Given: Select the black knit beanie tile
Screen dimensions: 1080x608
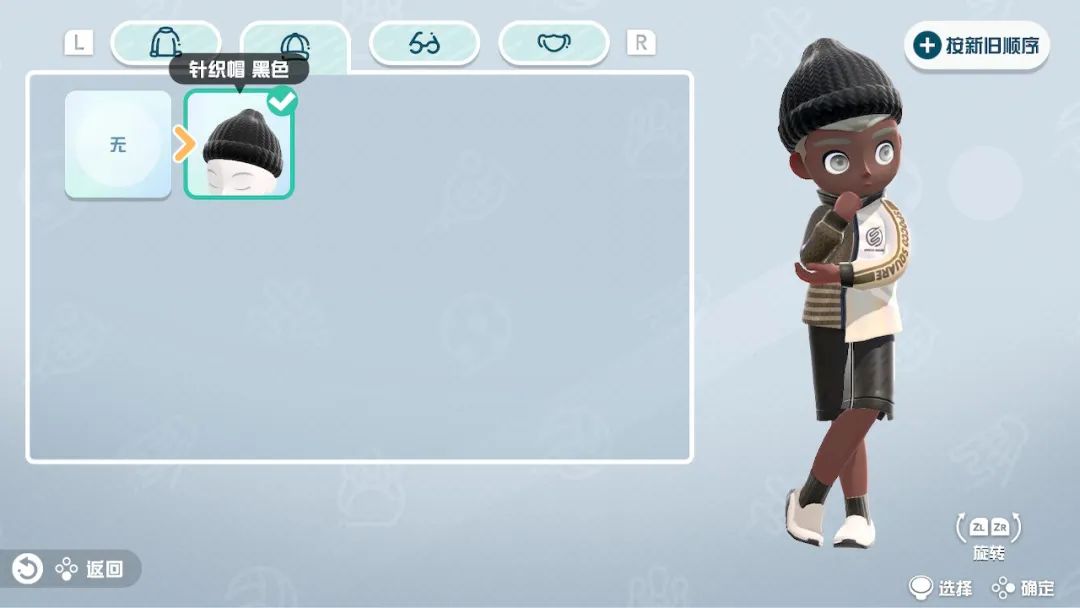Looking at the screenshot, I should tap(239, 147).
